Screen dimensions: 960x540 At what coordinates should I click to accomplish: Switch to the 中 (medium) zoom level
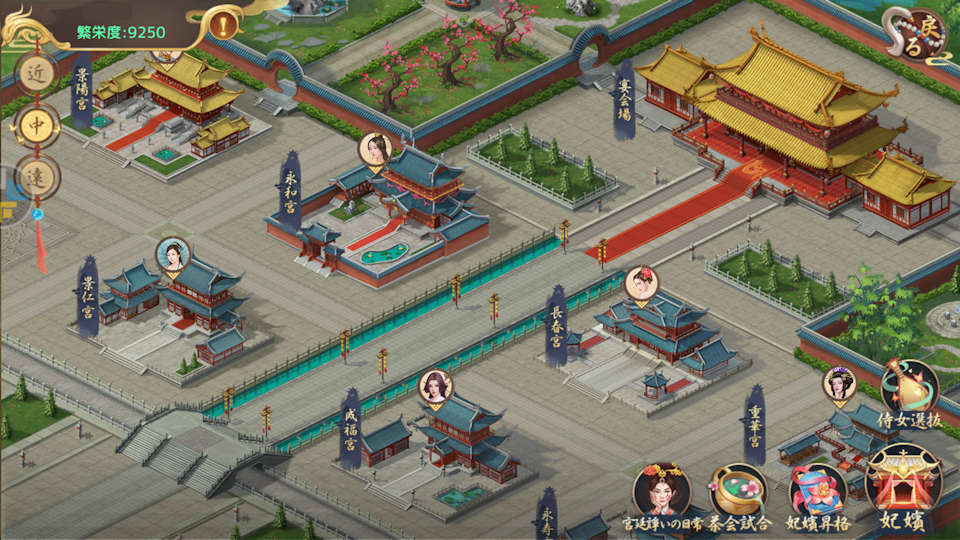[x=37, y=125]
